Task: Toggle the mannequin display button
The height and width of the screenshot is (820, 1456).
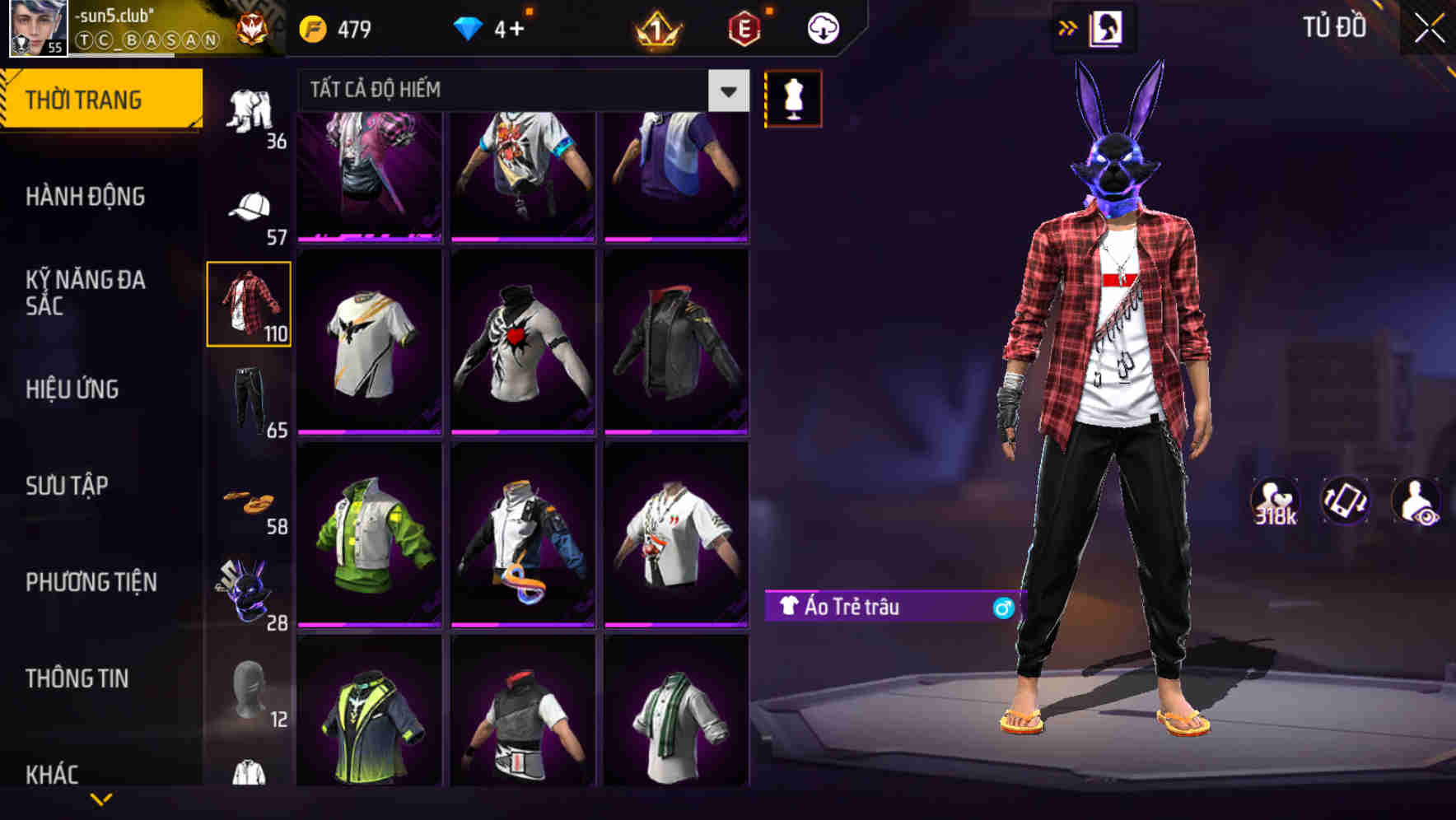Action: tap(794, 97)
